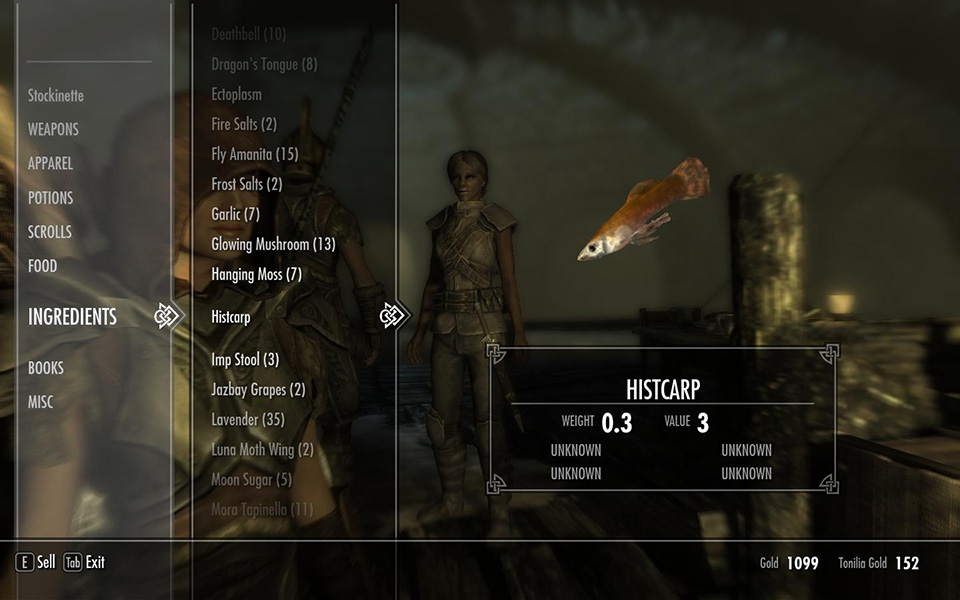
Task: Pick Jazbay Grapes from the list
Action: coord(258,389)
